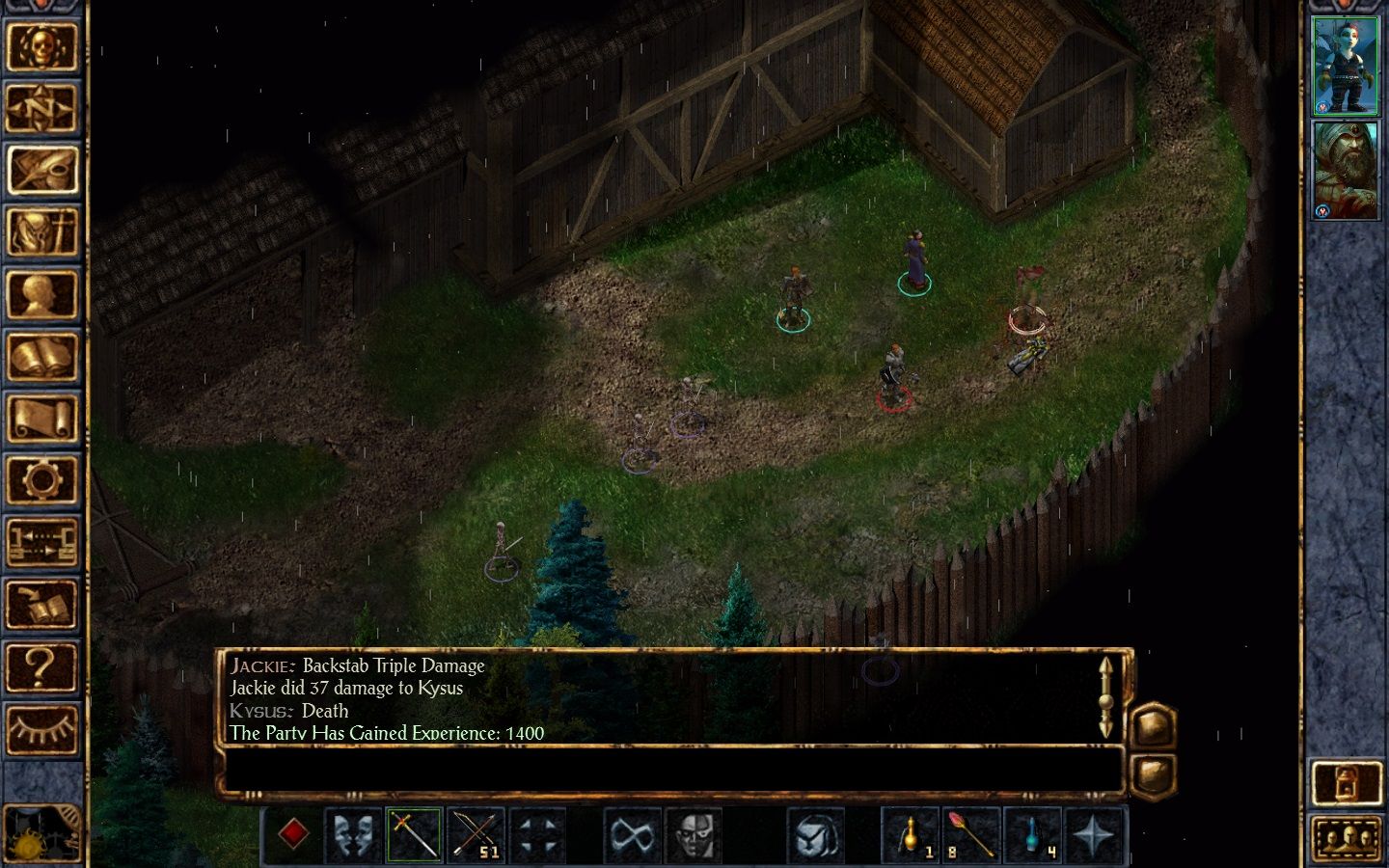Viewport: 1389px width, 868px height.
Task: Equip the sword quick weapon slot
Action: tap(415, 835)
